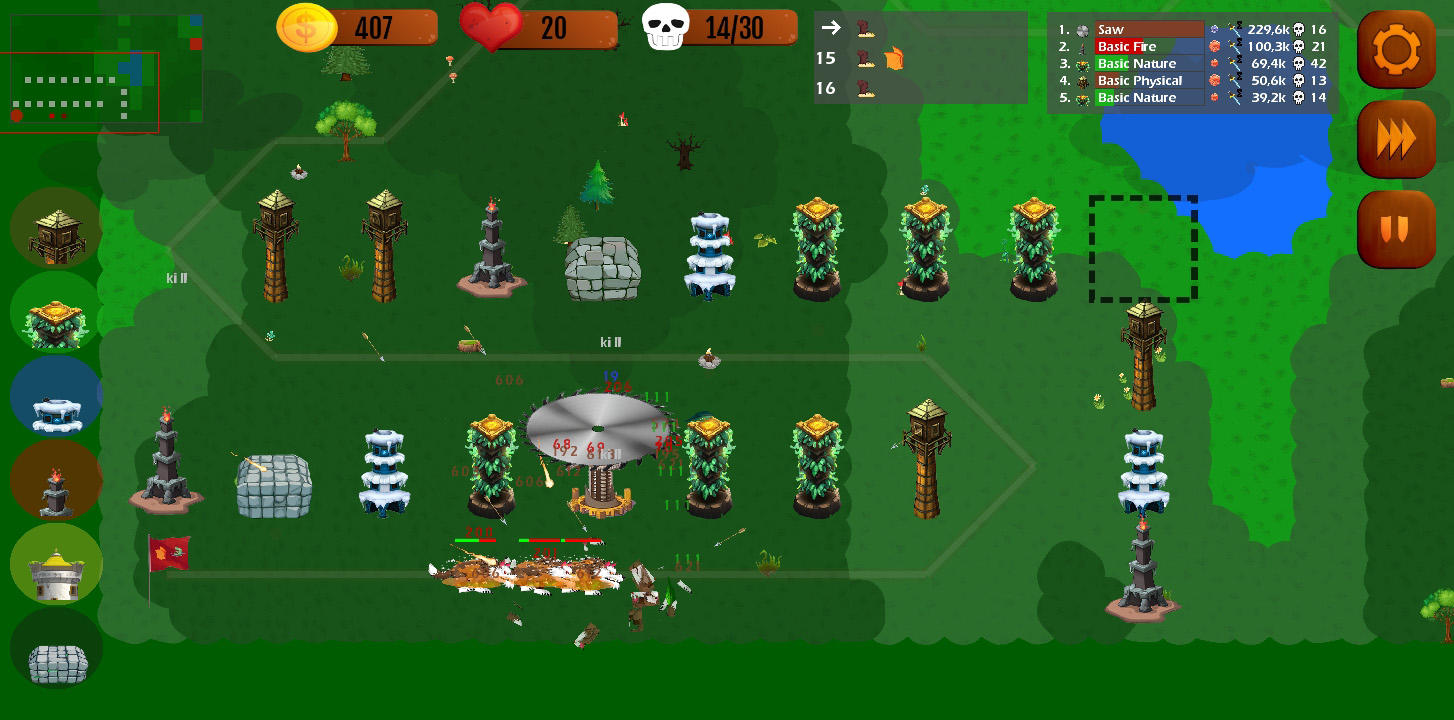
Task: Select the wooden watchtower from the build menu
Action: [x=56, y=228]
